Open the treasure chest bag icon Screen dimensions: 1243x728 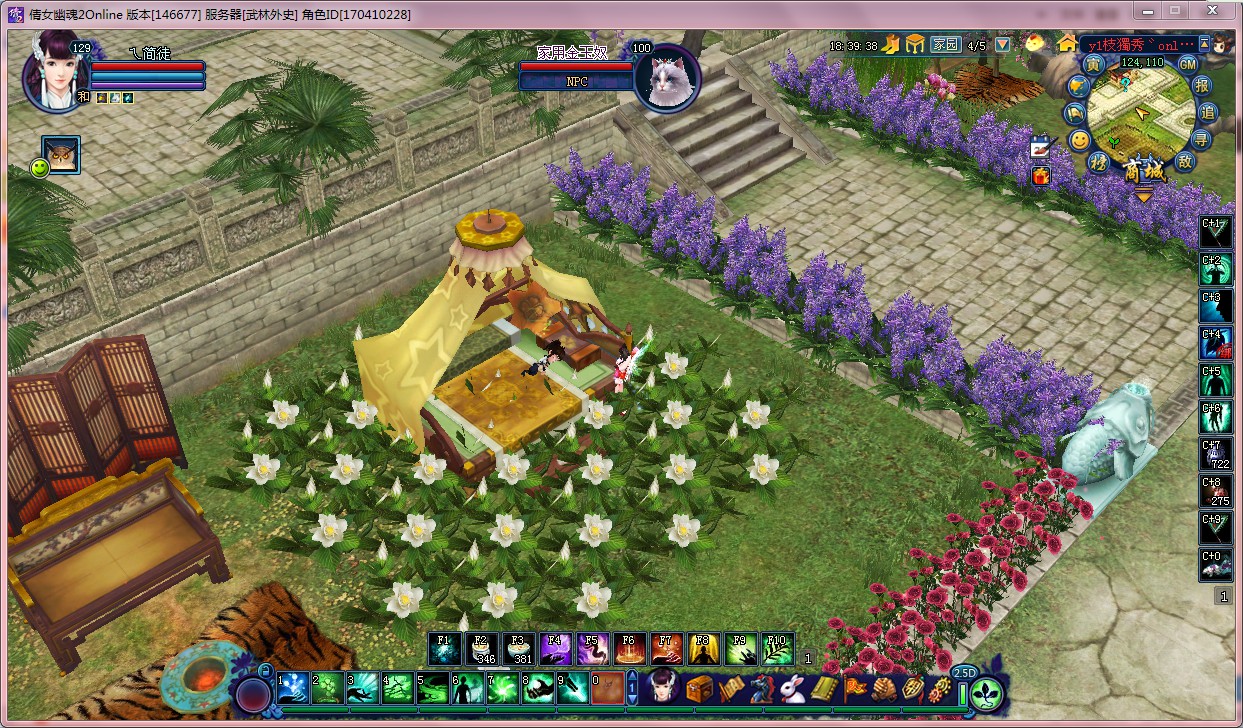[x=699, y=689]
